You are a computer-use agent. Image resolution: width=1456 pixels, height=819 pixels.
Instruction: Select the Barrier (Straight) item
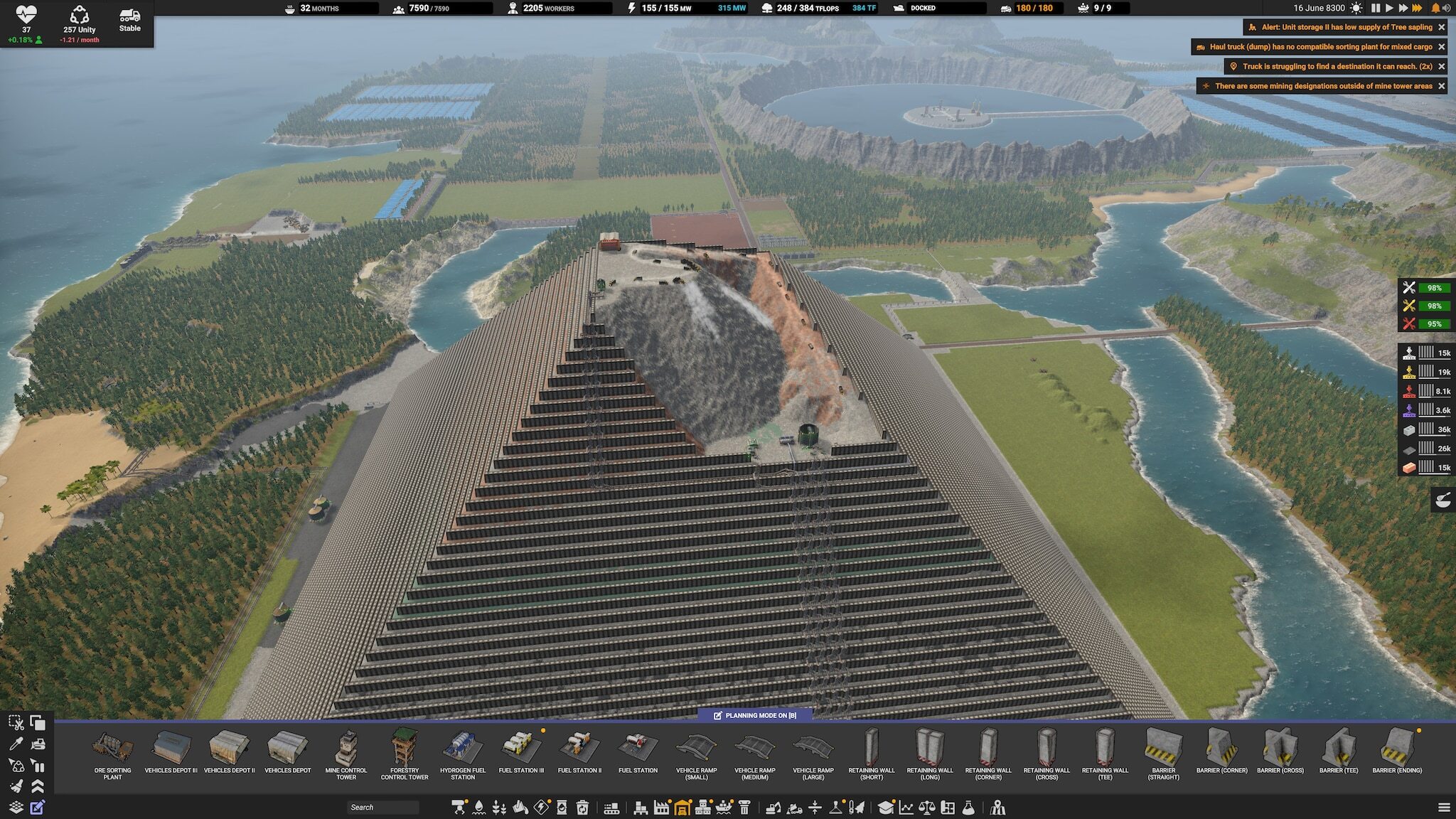click(1163, 755)
